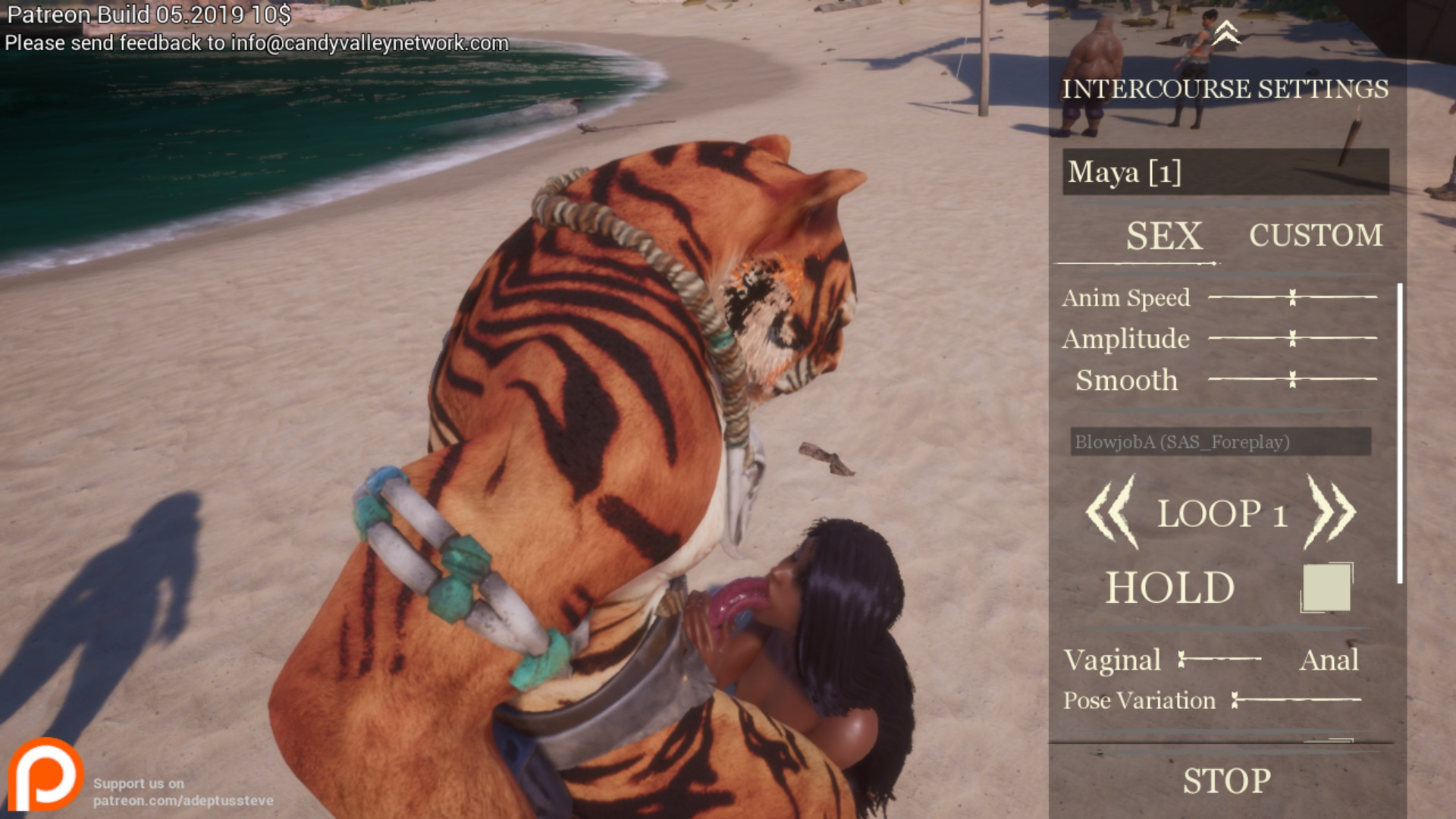Open the Maya [1] character dropdown
The height and width of the screenshot is (819, 1456).
1225,172
